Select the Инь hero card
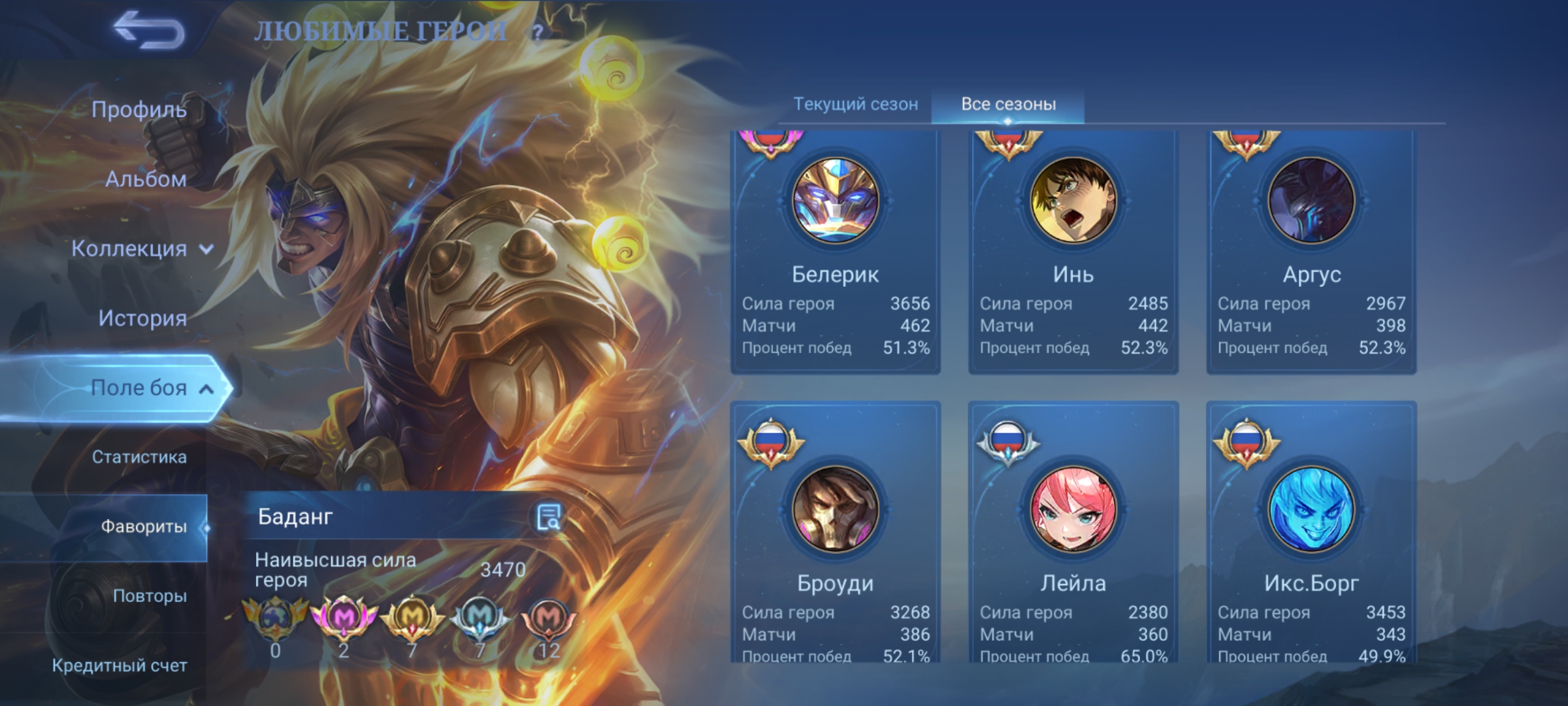The image size is (1568, 706). pyautogui.click(x=1073, y=252)
